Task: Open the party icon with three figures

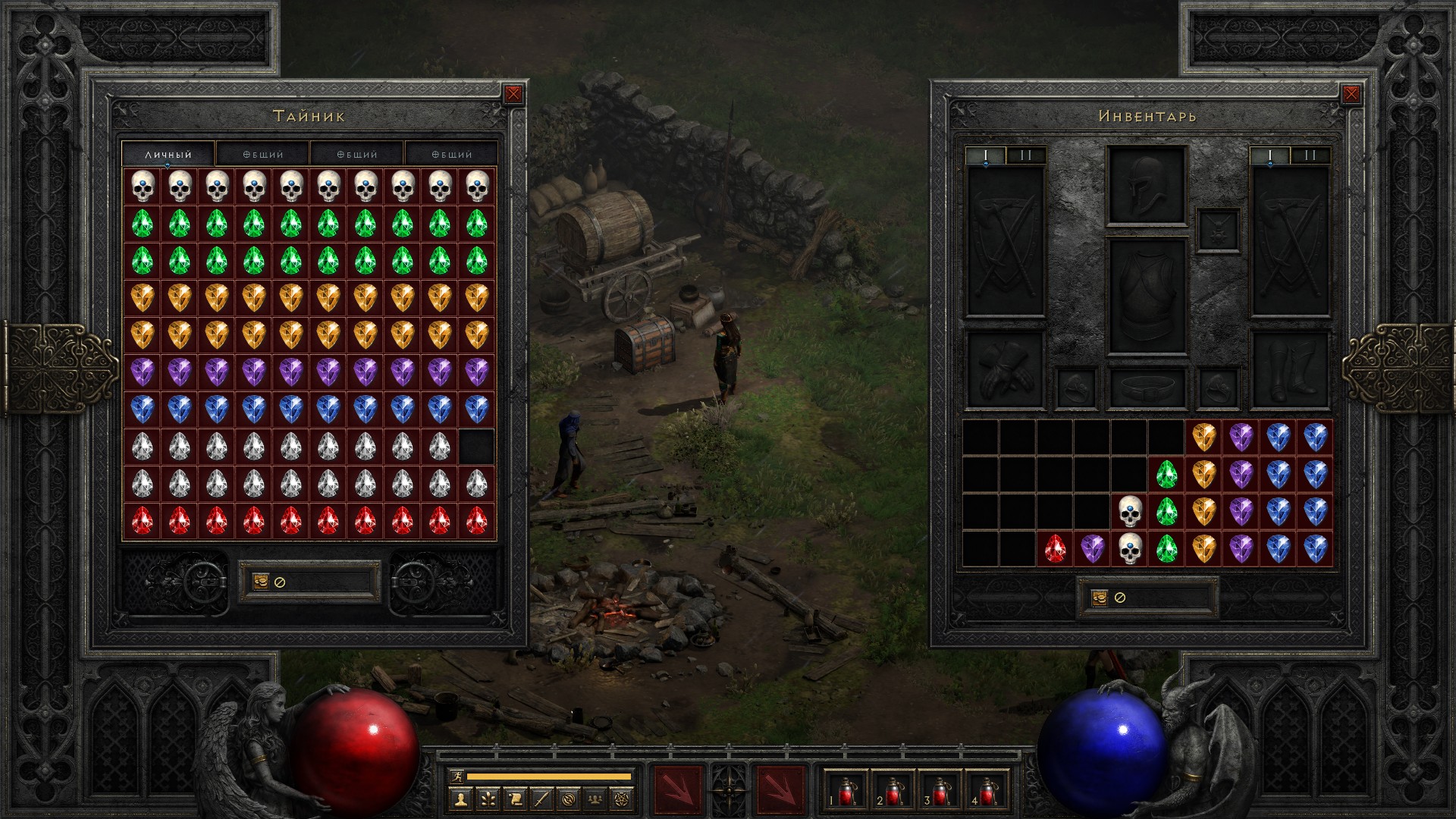Action: click(596, 799)
